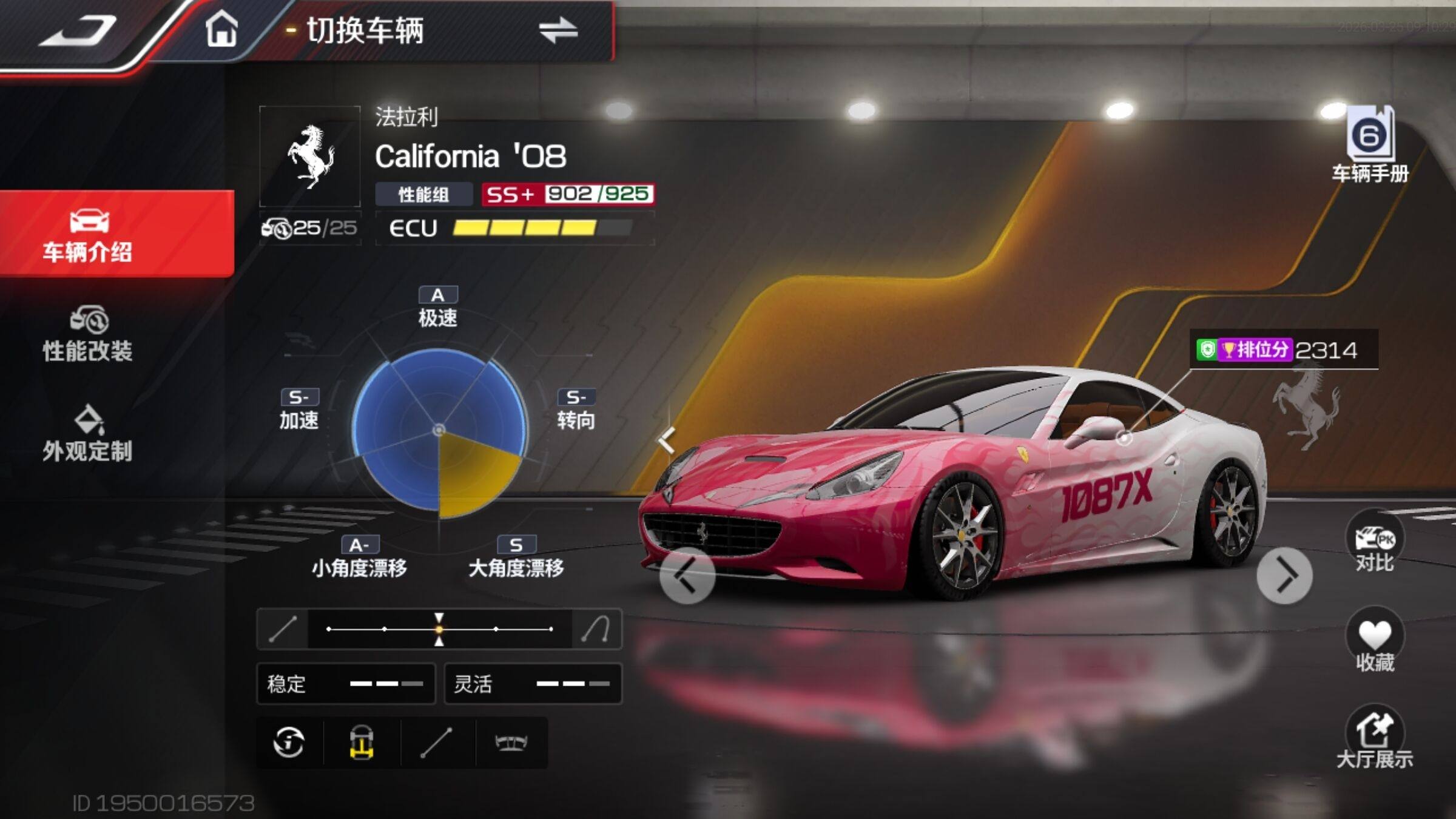Select the rear spoiler icon

511,743
